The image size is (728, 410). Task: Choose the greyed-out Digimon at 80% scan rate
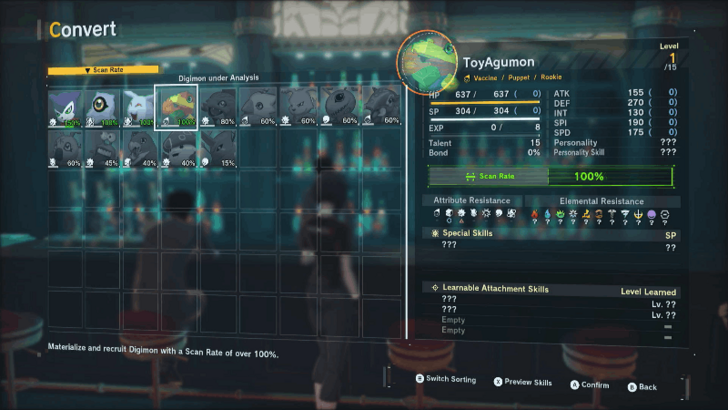[216, 106]
